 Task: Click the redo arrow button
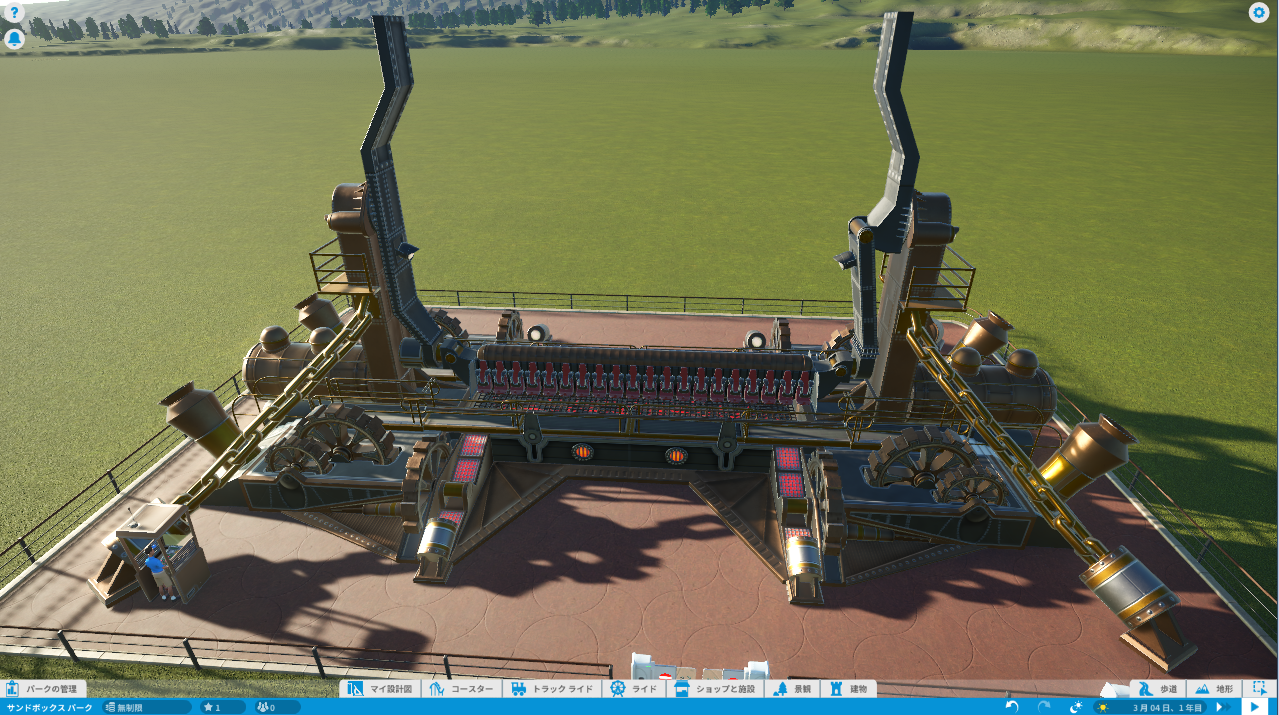tap(1044, 707)
